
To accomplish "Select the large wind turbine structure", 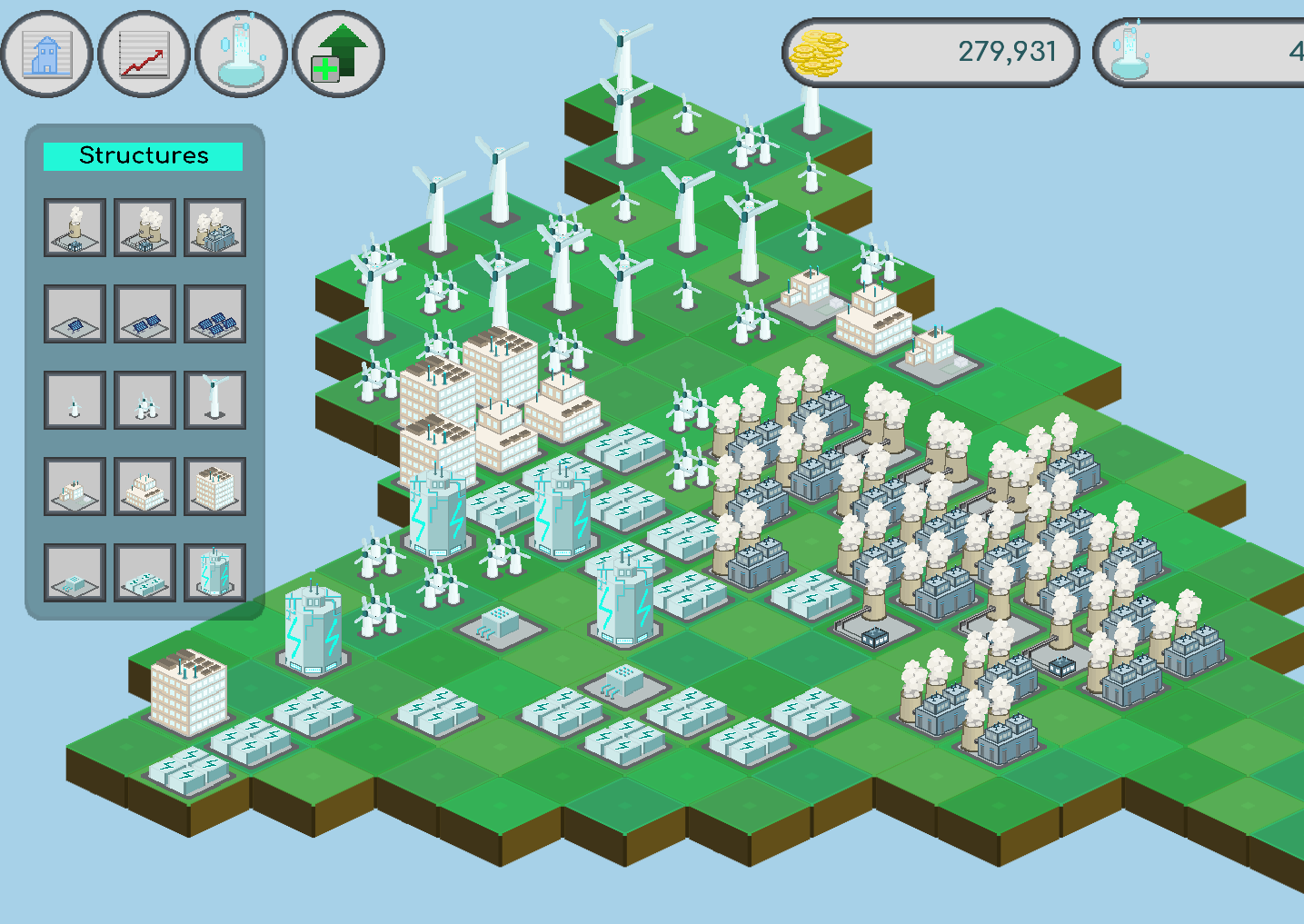I will [215, 400].
